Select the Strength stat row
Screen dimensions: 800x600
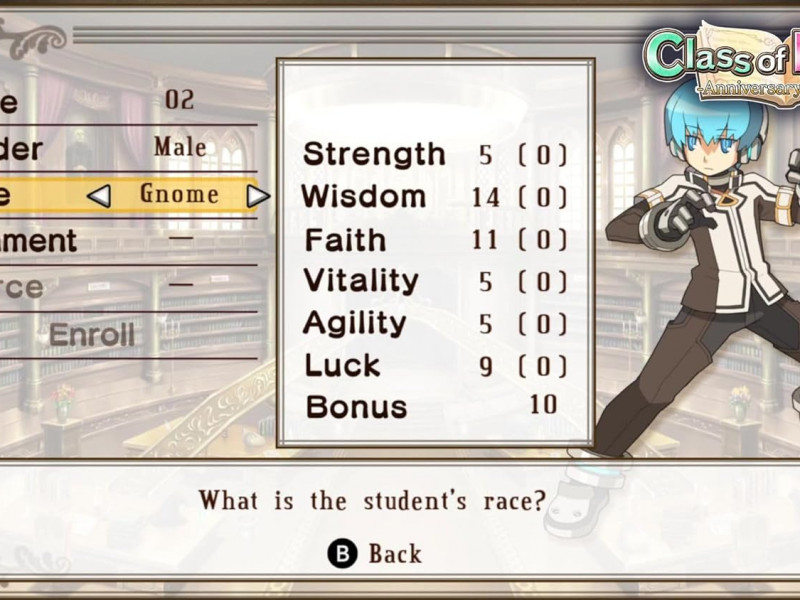[434, 155]
